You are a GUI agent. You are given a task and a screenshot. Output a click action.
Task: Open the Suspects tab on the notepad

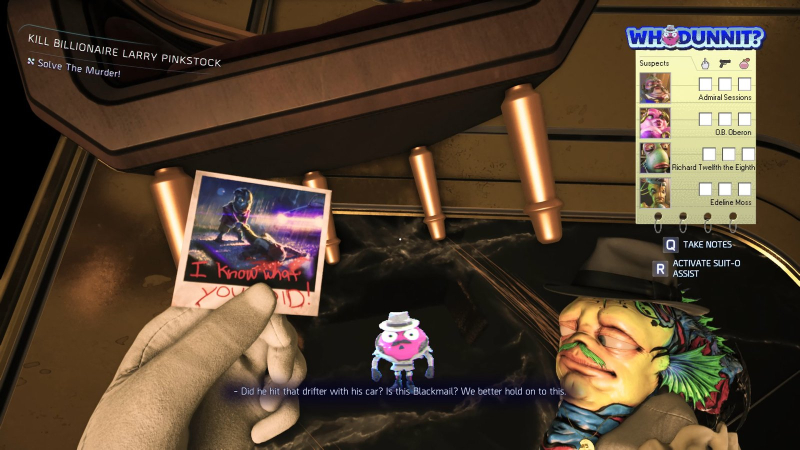coord(654,63)
